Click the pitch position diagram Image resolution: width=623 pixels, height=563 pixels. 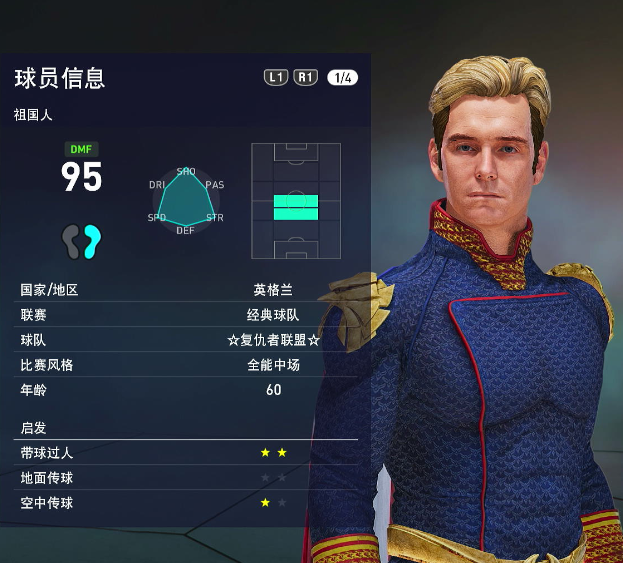coord(296,202)
